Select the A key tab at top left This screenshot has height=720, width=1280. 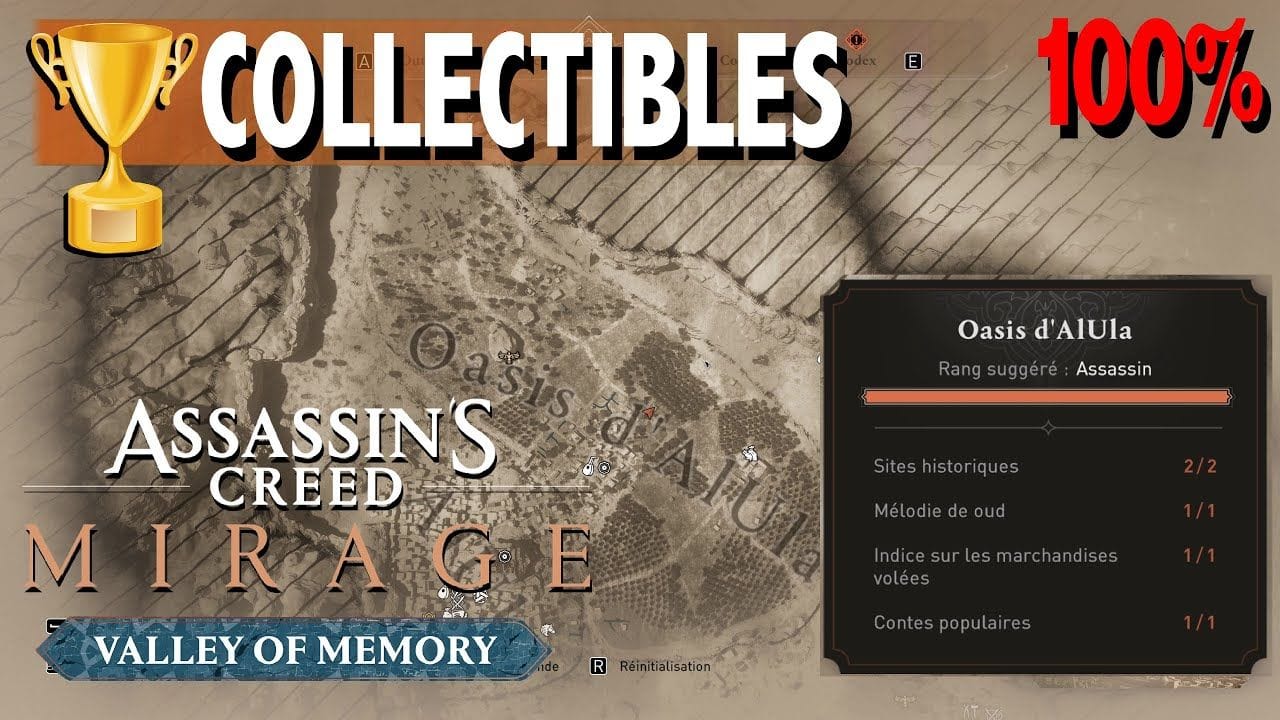pos(363,59)
